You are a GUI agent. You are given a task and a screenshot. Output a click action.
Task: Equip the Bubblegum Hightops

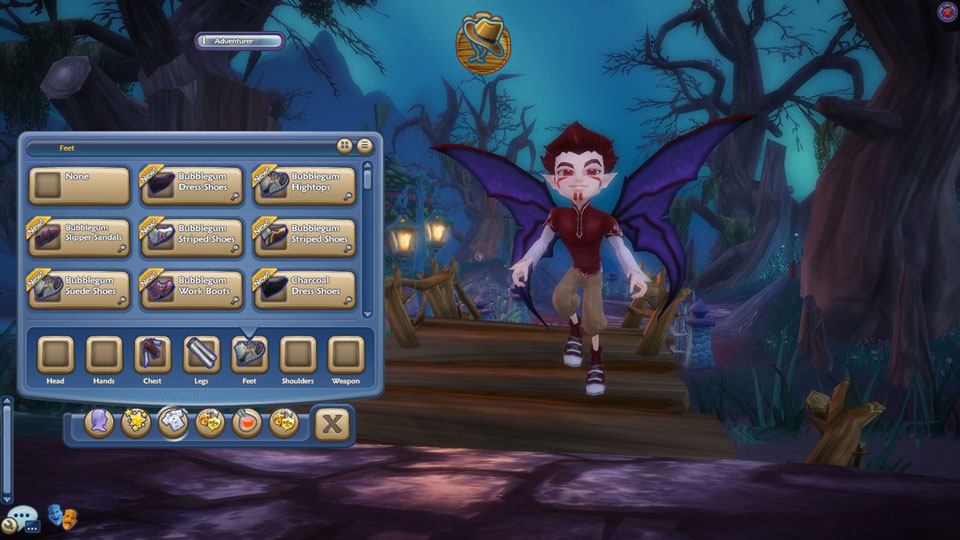(x=305, y=185)
